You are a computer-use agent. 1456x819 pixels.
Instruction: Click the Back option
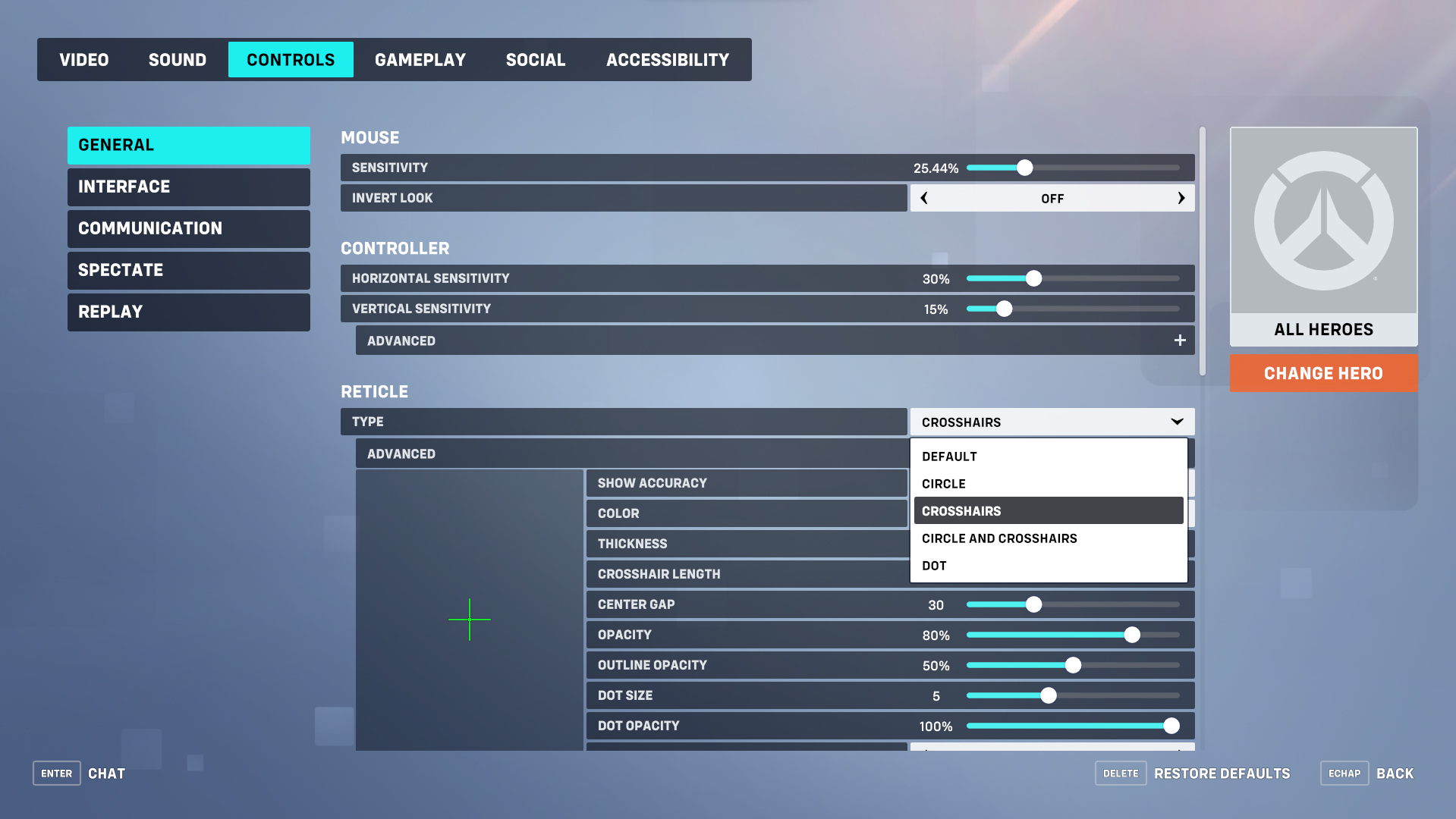(x=1395, y=773)
